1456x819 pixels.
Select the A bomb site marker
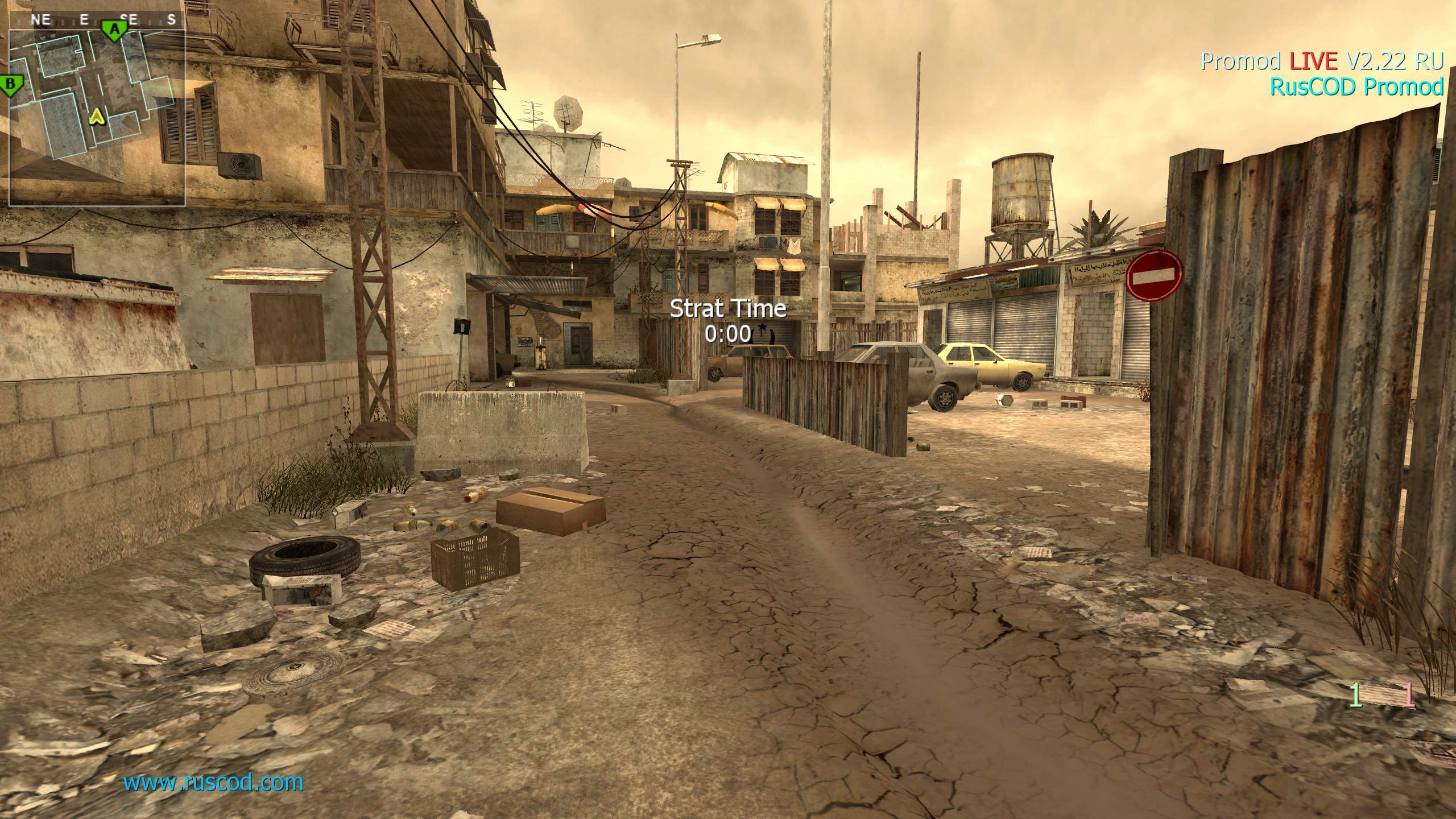tap(114, 28)
